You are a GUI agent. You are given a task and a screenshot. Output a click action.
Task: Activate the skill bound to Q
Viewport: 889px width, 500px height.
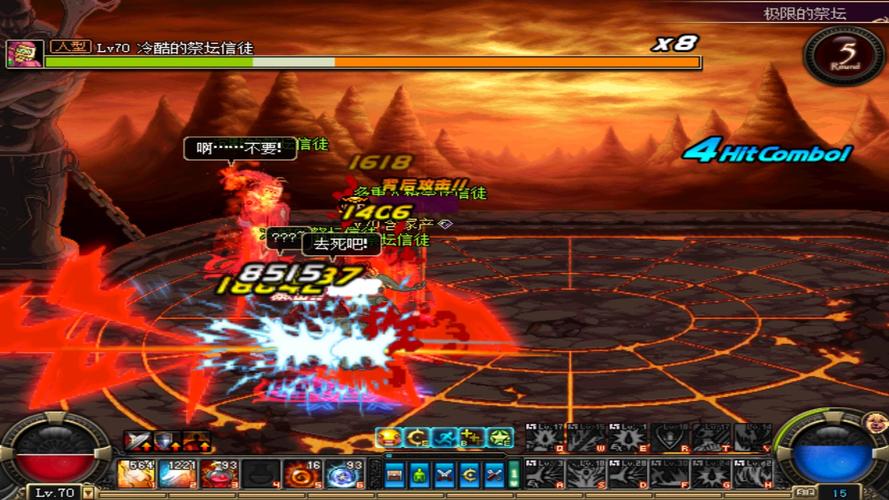coord(543,437)
